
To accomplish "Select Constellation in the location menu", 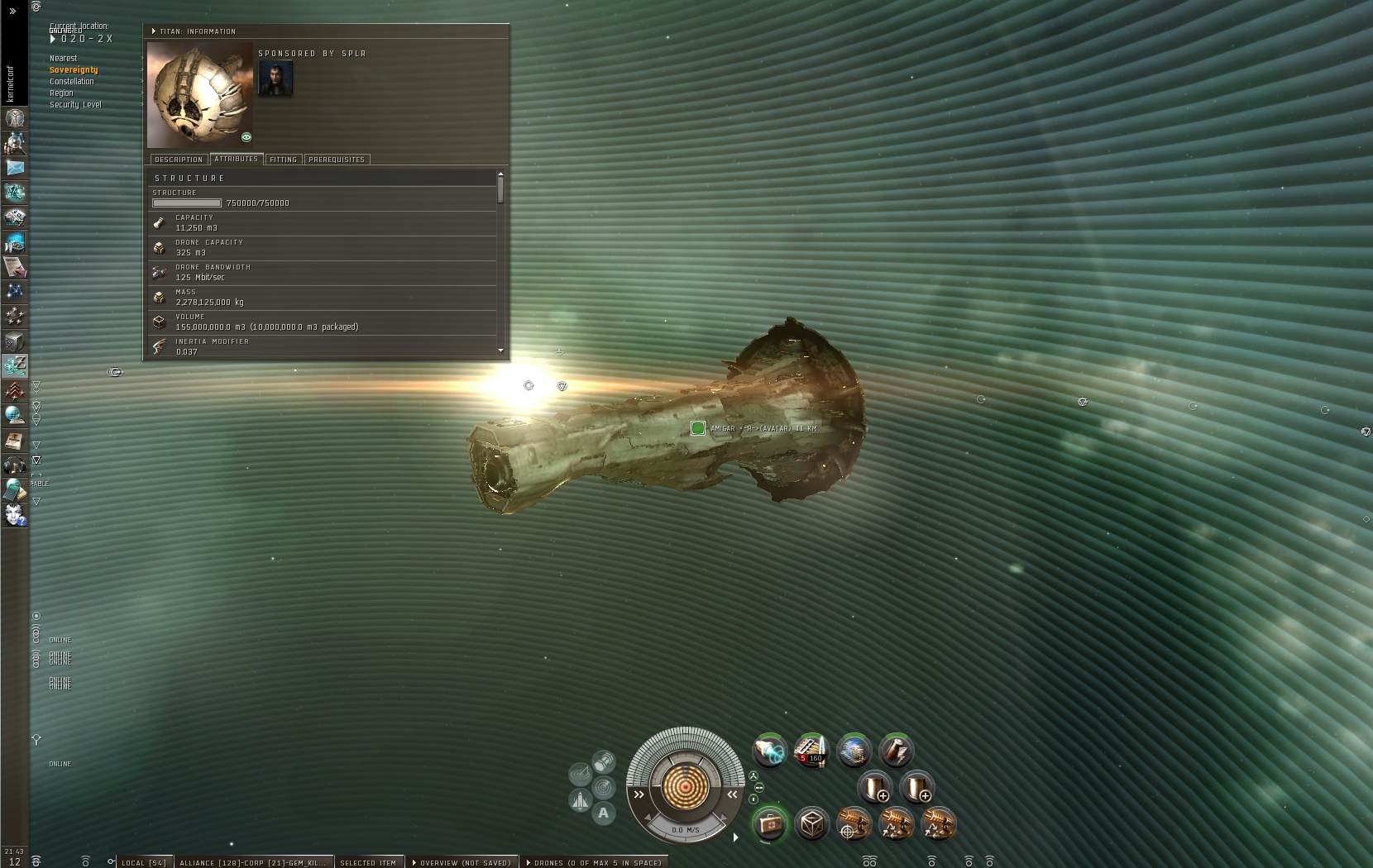I will pos(71,82).
